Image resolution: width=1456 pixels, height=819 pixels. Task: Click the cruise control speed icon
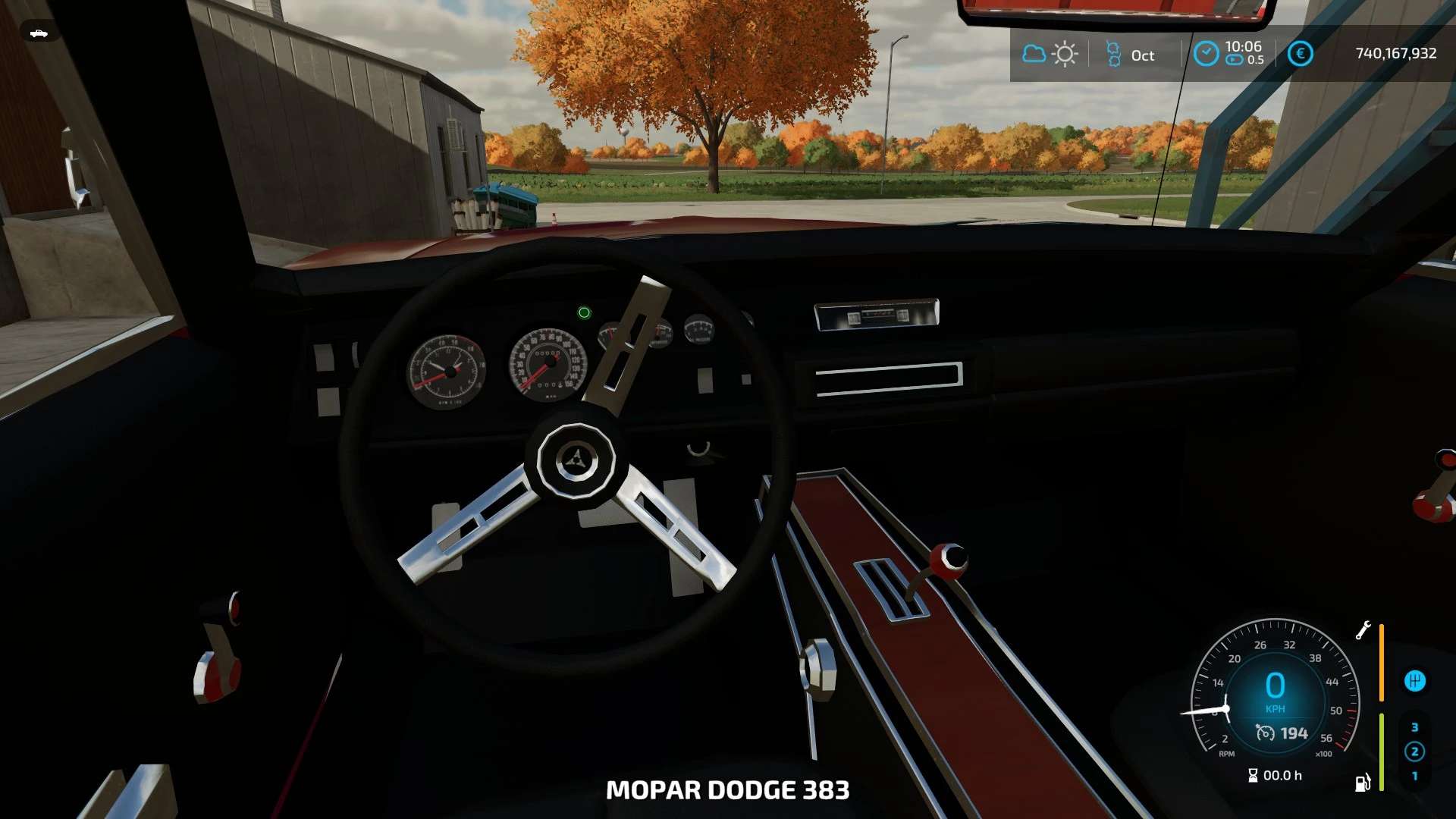pos(1265,733)
